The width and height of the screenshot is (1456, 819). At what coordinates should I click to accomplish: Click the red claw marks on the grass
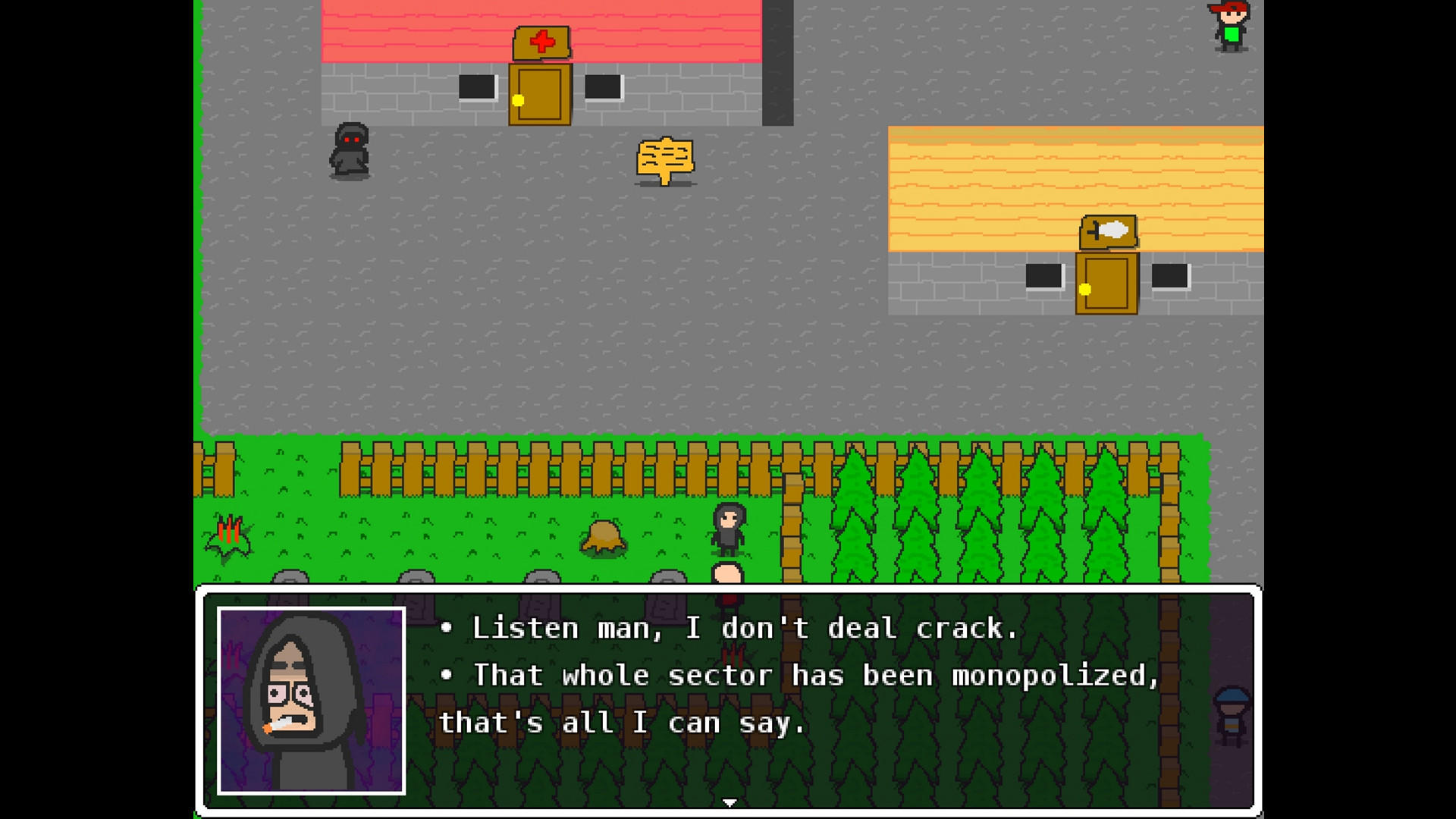click(231, 531)
